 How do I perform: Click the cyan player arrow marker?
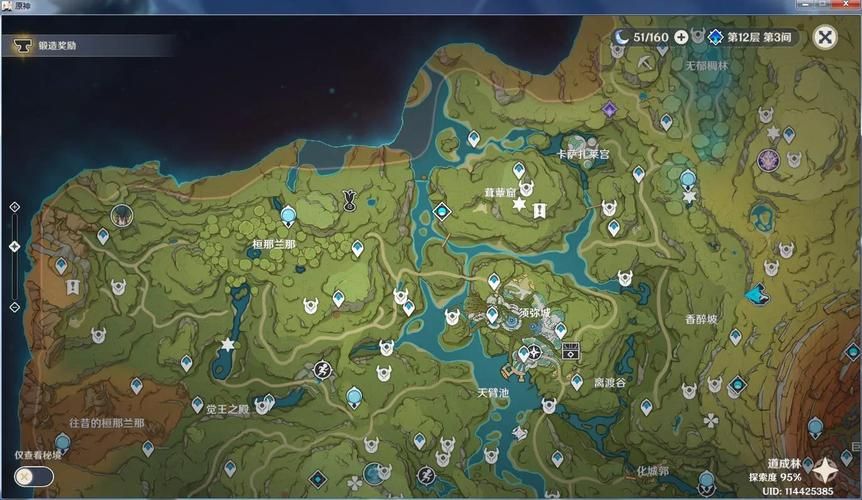tap(756, 294)
